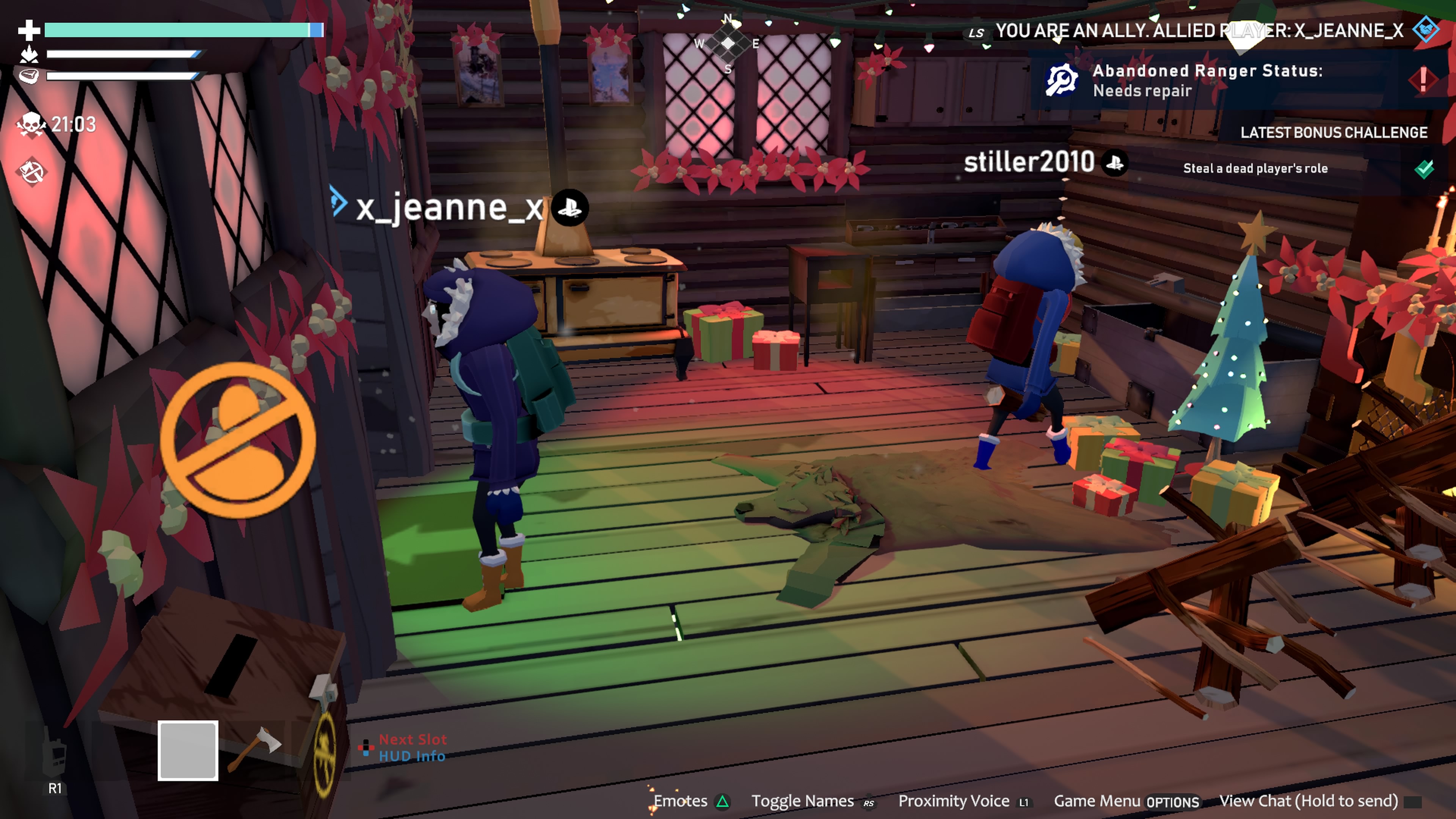Click the wrench repair objective icon
This screenshot has height=819, width=1456.
pyautogui.click(x=1062, y=80)
